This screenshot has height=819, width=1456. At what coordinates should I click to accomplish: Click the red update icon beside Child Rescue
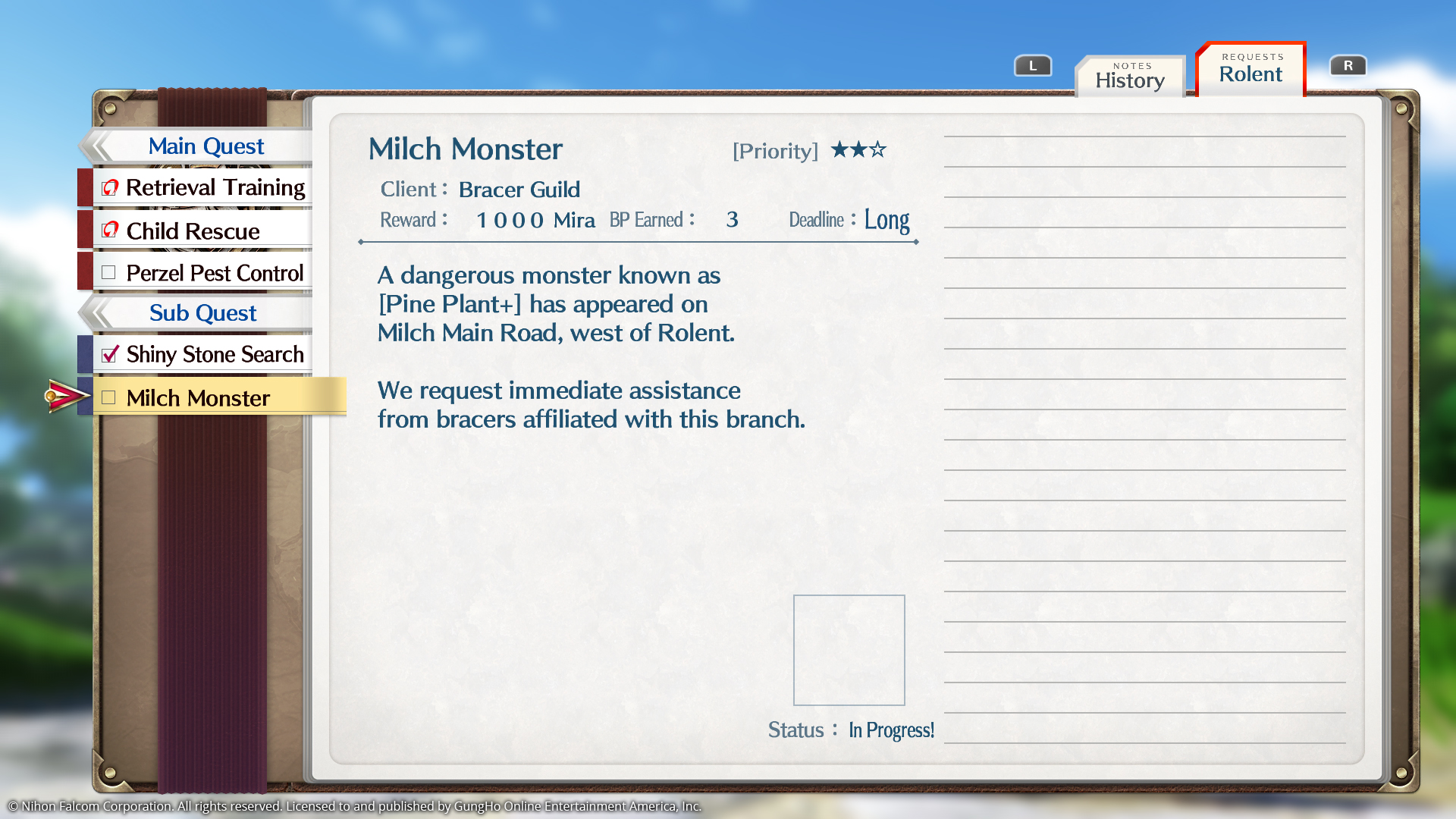coord(108,231)
